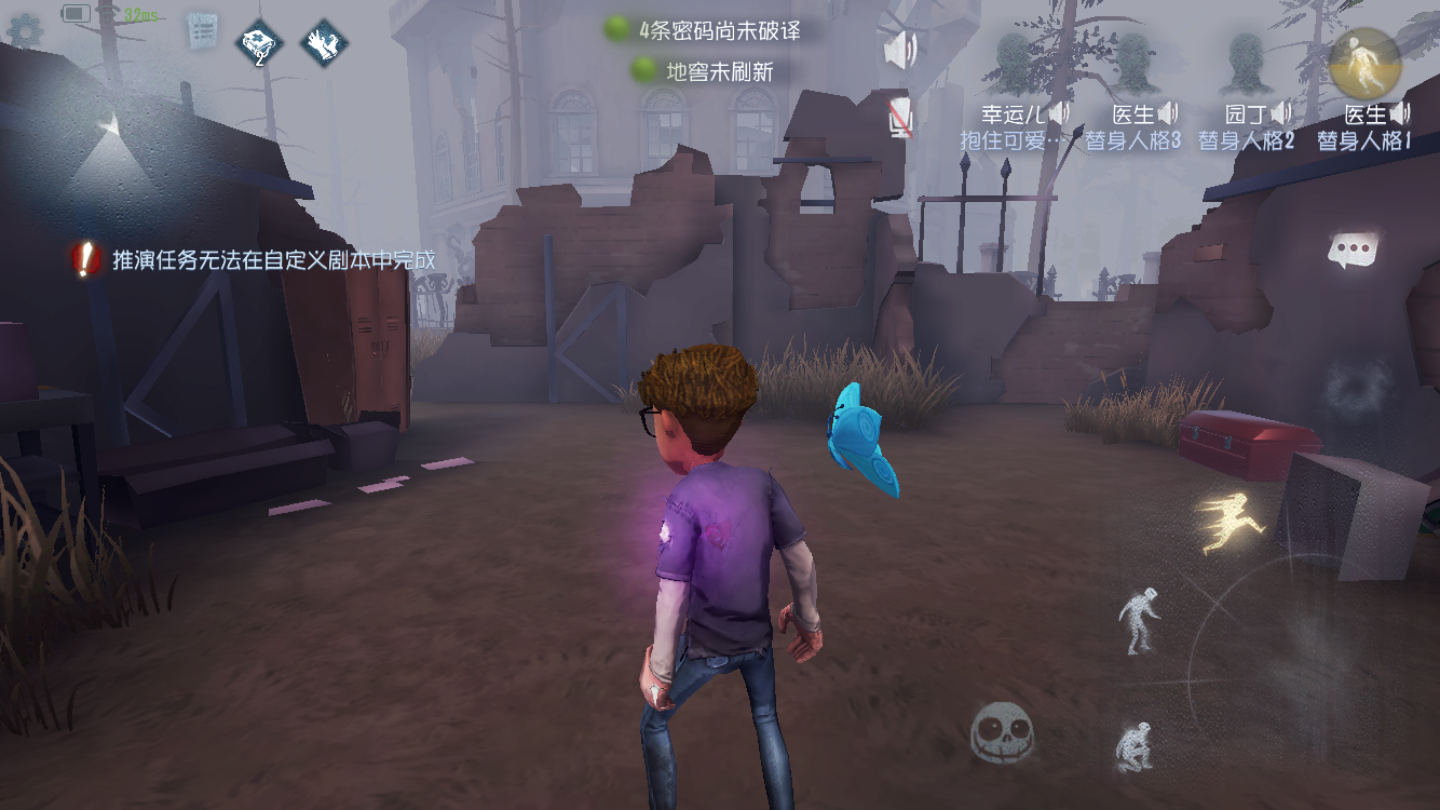Image resolution: width=1440 pixels, height=810 pixels.
Task: Select the 替身人格3 医生 teammate portrait
Action: coord(1133,64)
